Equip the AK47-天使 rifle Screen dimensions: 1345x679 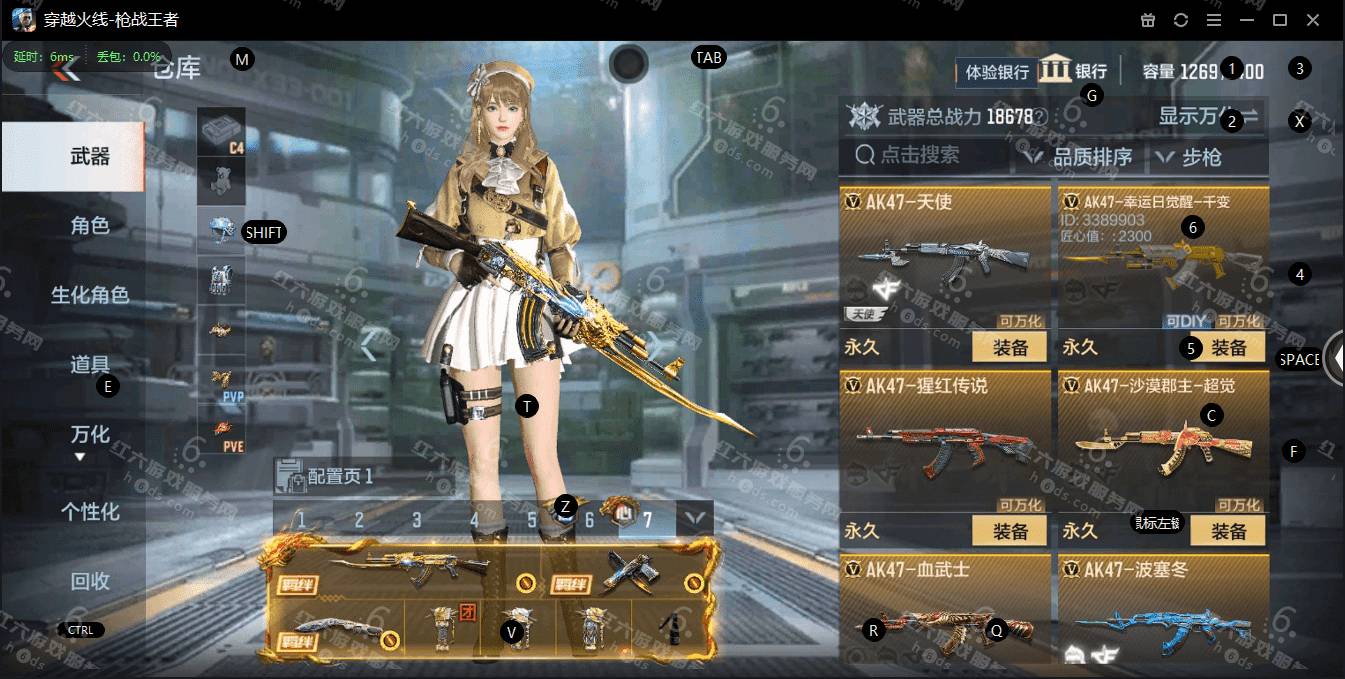(x=1010, y=347)
